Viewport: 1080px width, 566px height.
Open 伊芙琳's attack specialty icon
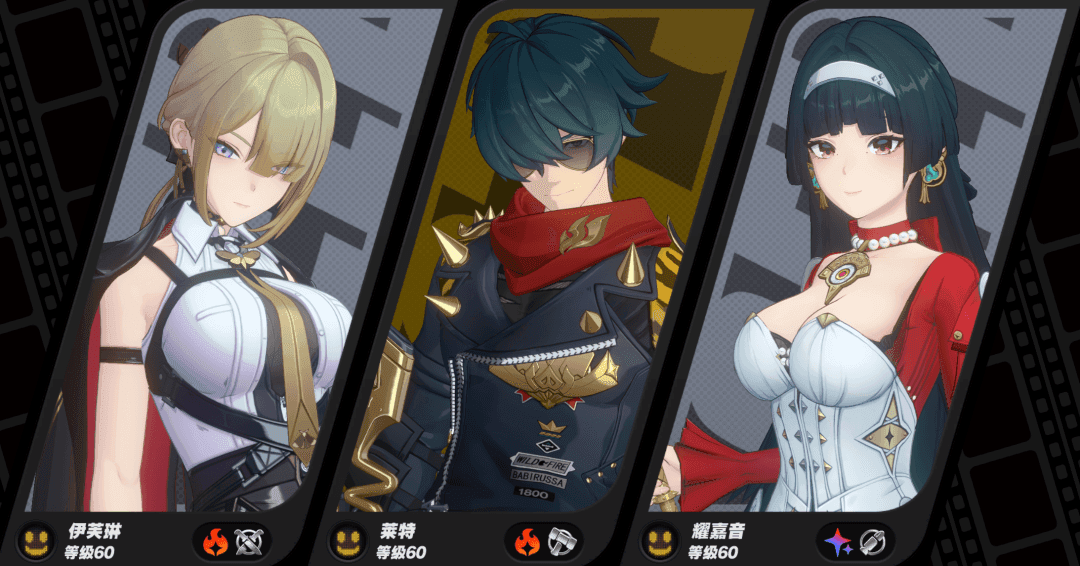click(x=247, y=542)
